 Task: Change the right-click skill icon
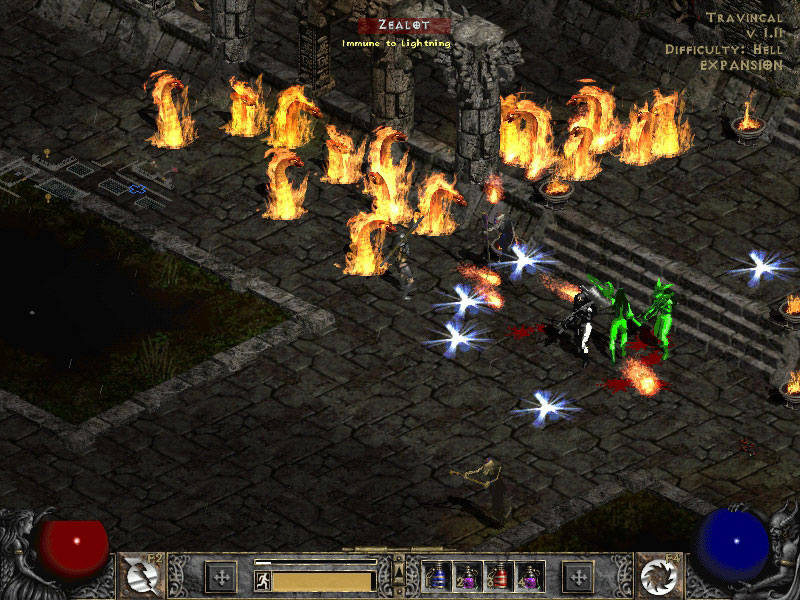tap(663, 575)
